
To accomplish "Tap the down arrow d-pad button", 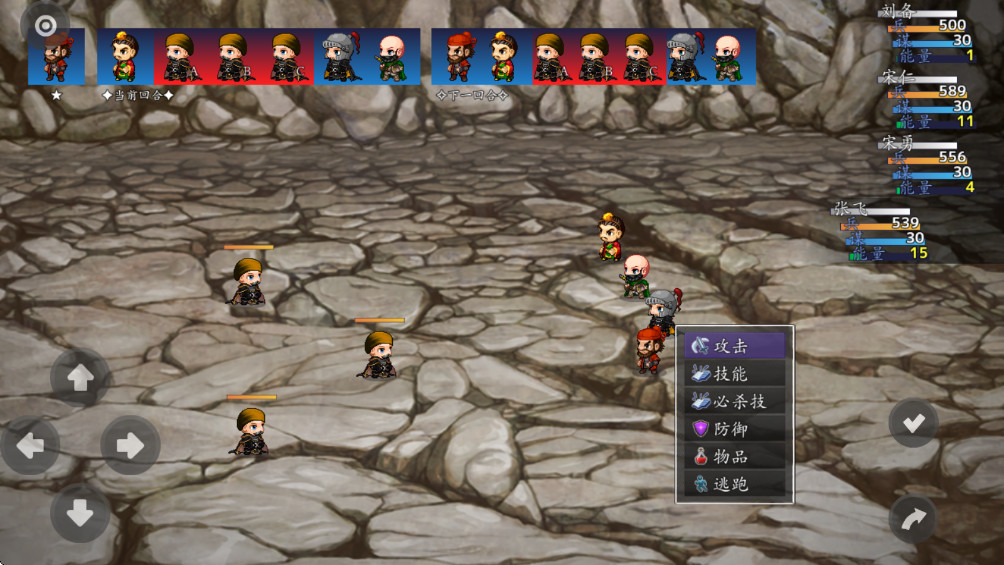I will pos(80,513).
